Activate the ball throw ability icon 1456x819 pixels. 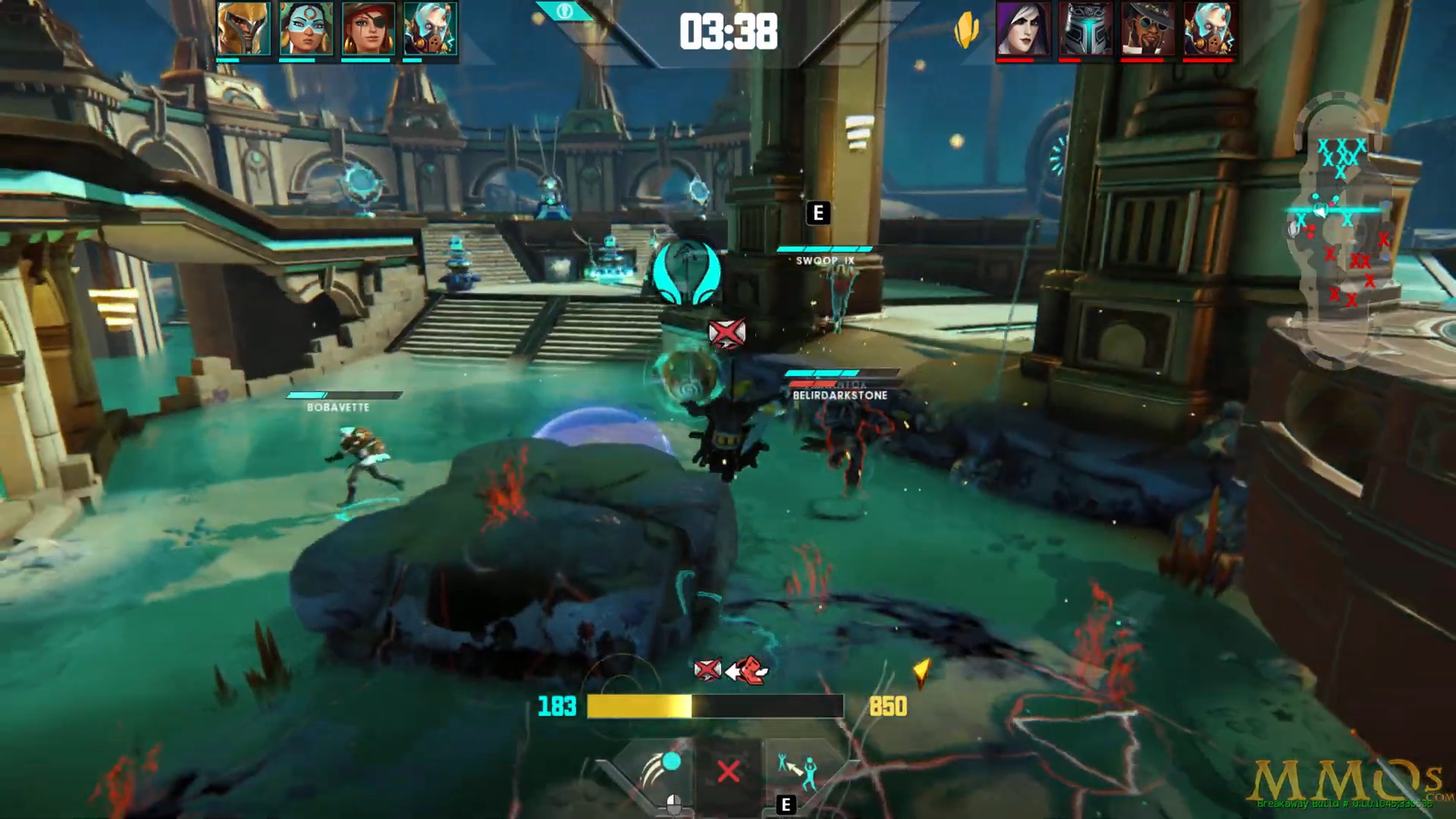(658, 771)
